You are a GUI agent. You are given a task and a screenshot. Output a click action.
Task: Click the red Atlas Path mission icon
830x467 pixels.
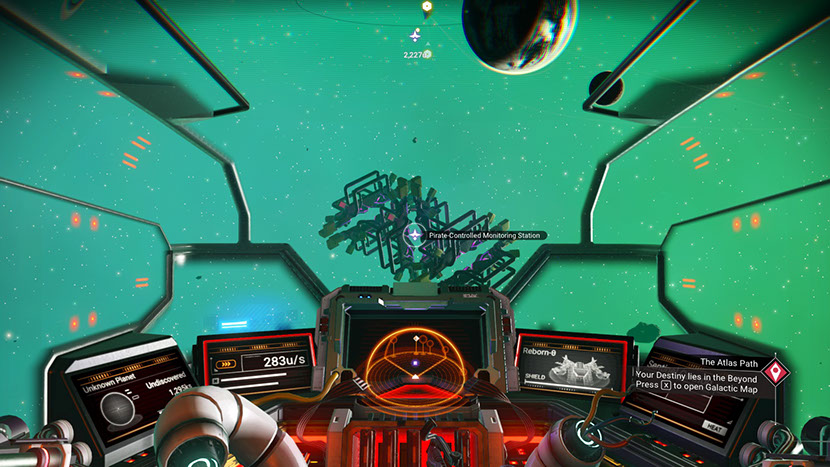click(774, 373)
